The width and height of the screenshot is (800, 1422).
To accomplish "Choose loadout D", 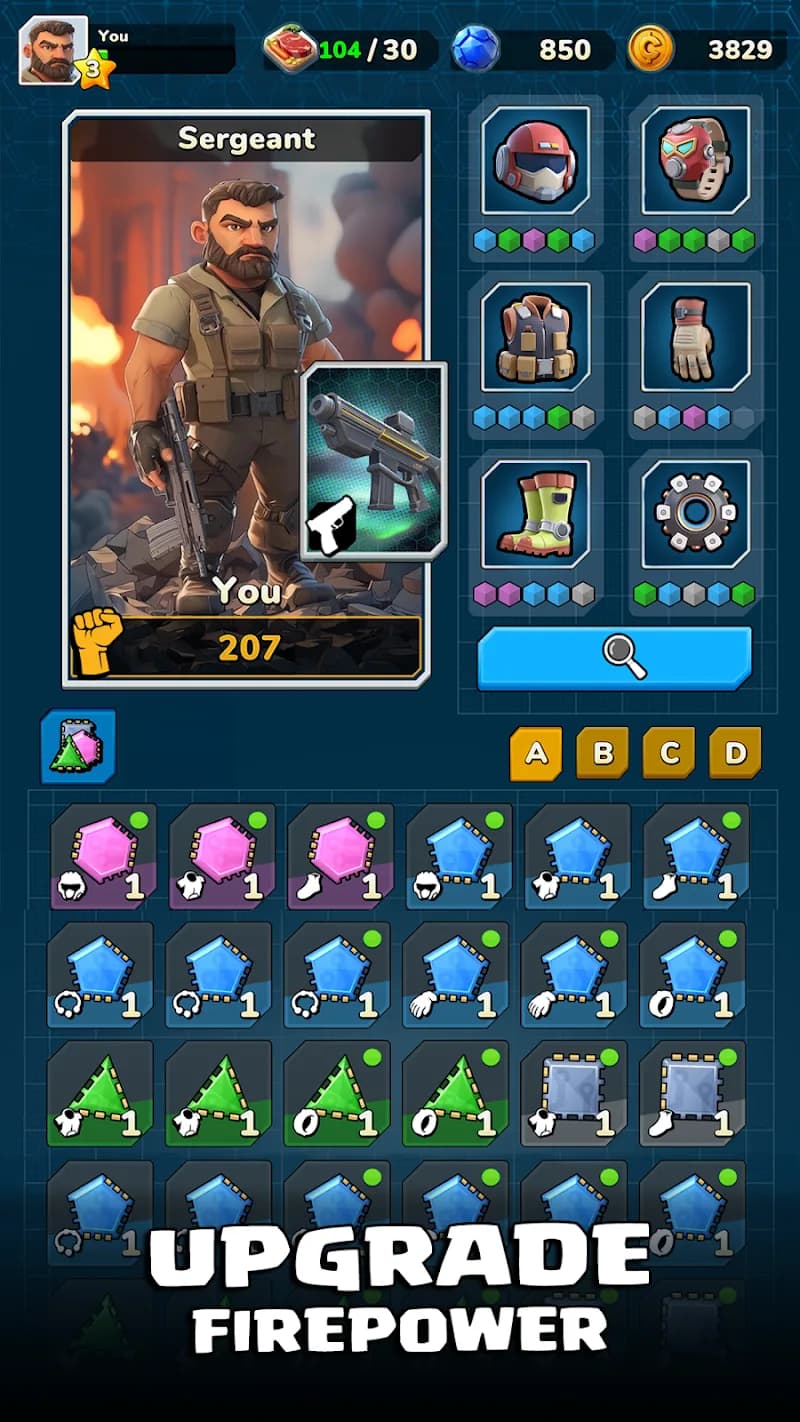I will click(735, 753).
